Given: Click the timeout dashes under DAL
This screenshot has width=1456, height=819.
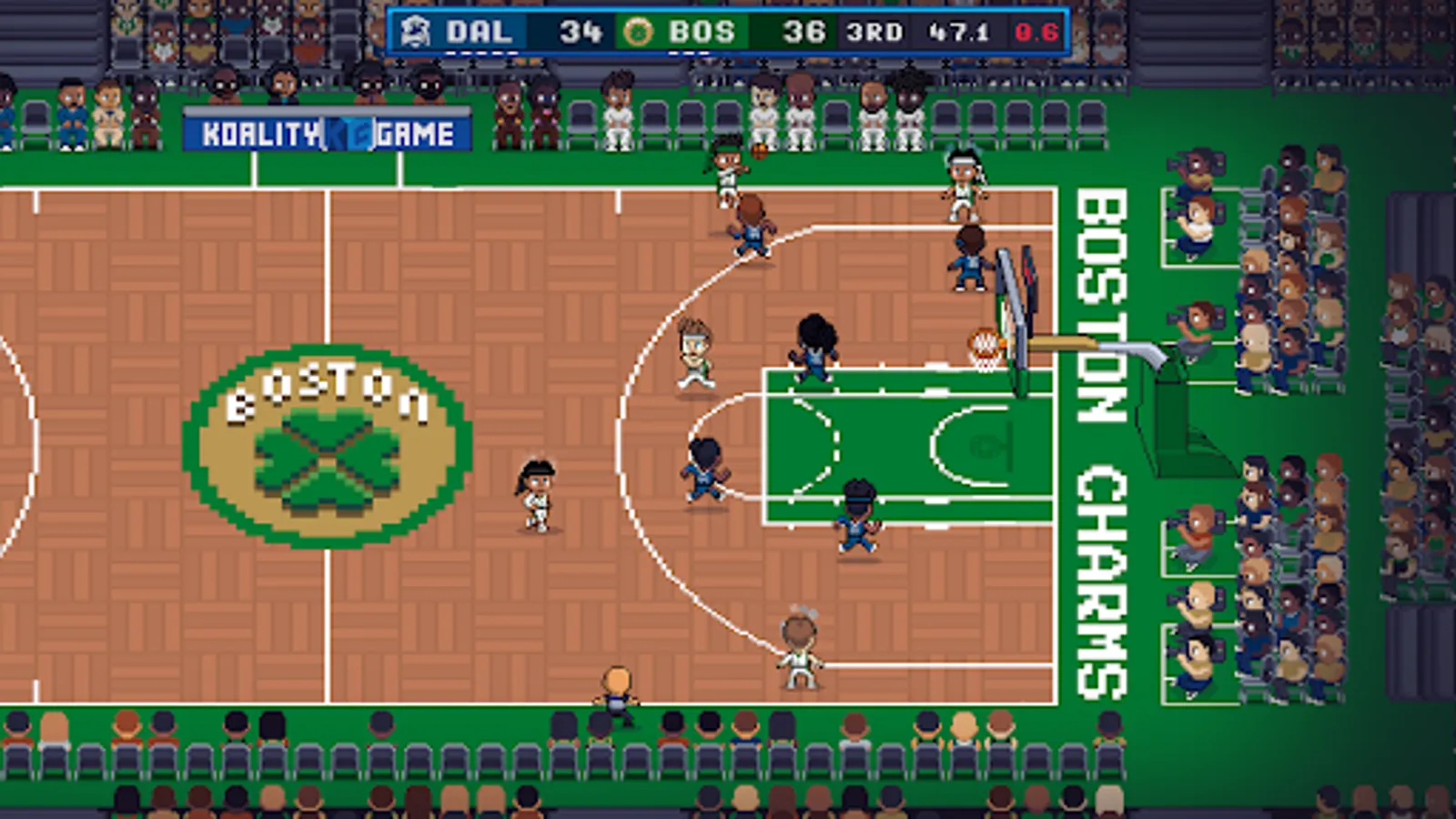Looking at the screenshot, I should click(482, 53).
